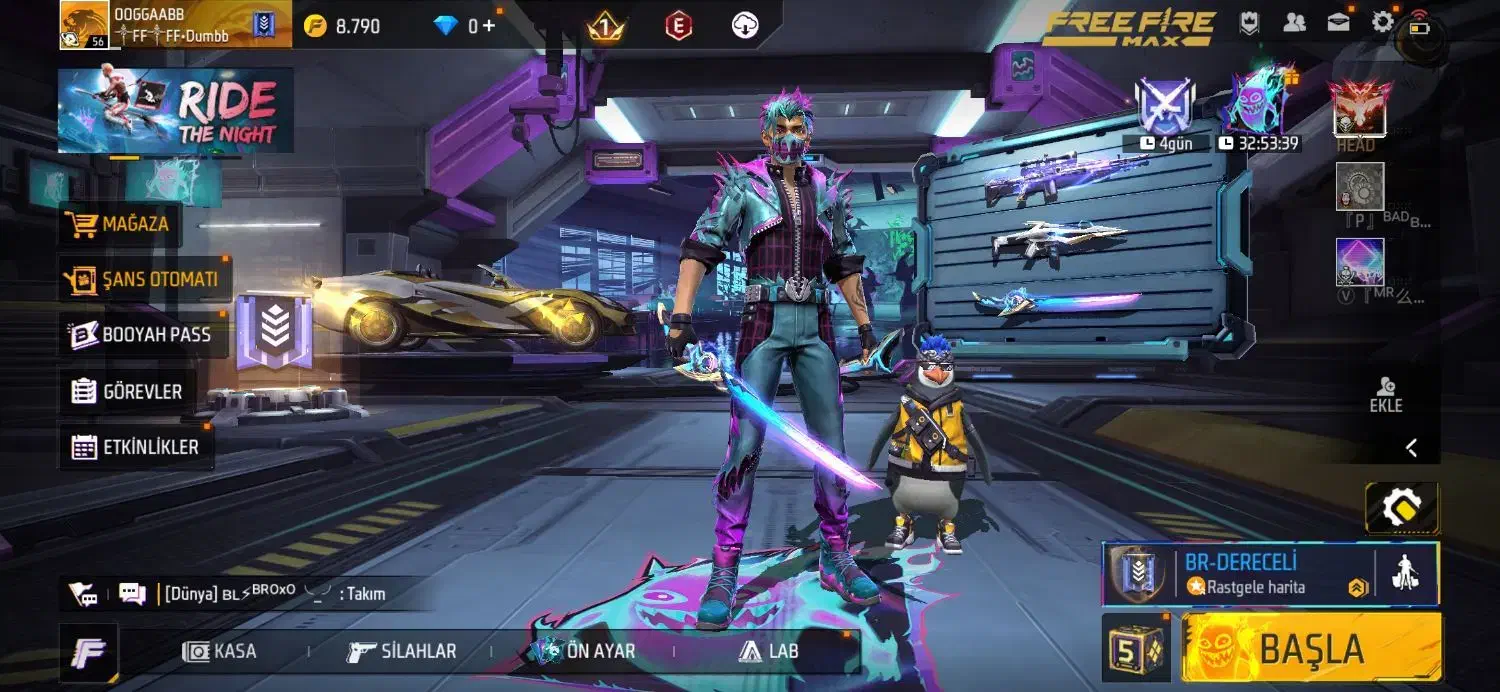Open the LAB tab

(769, 651)
